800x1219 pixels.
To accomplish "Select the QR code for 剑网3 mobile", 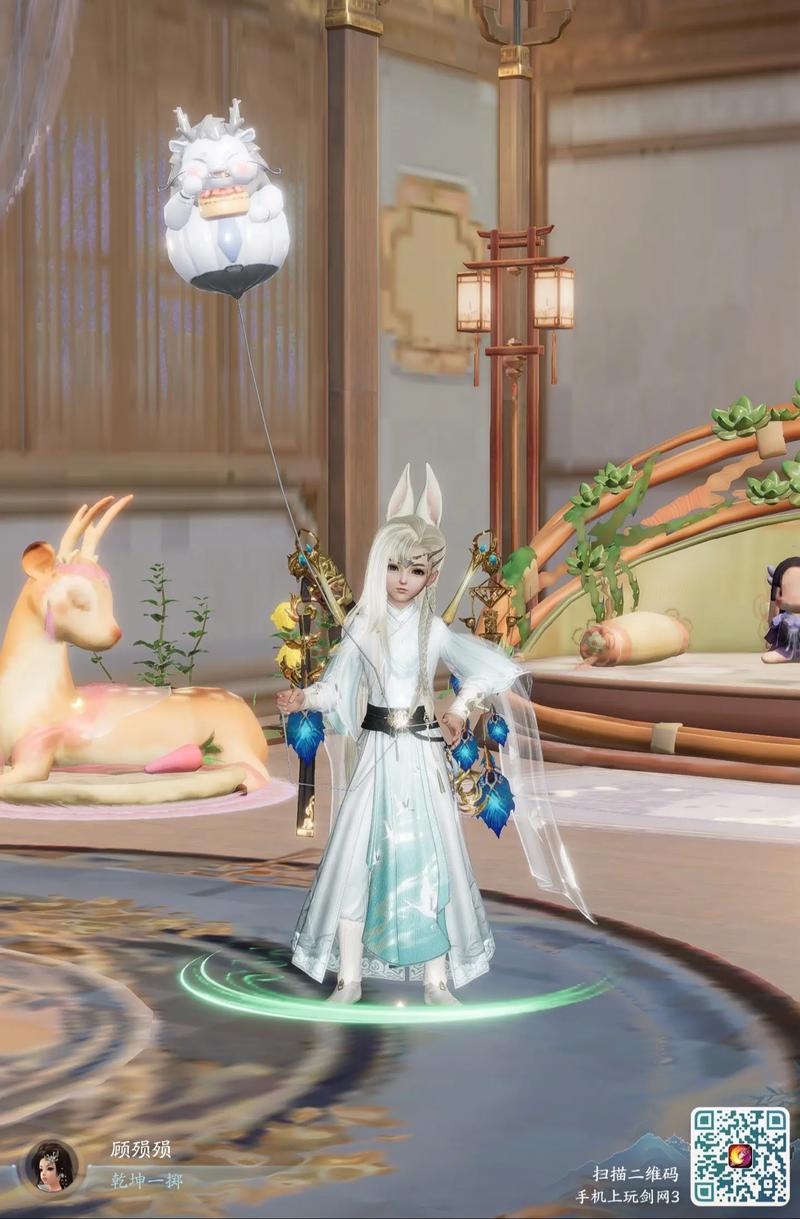I will (740, 1156).
